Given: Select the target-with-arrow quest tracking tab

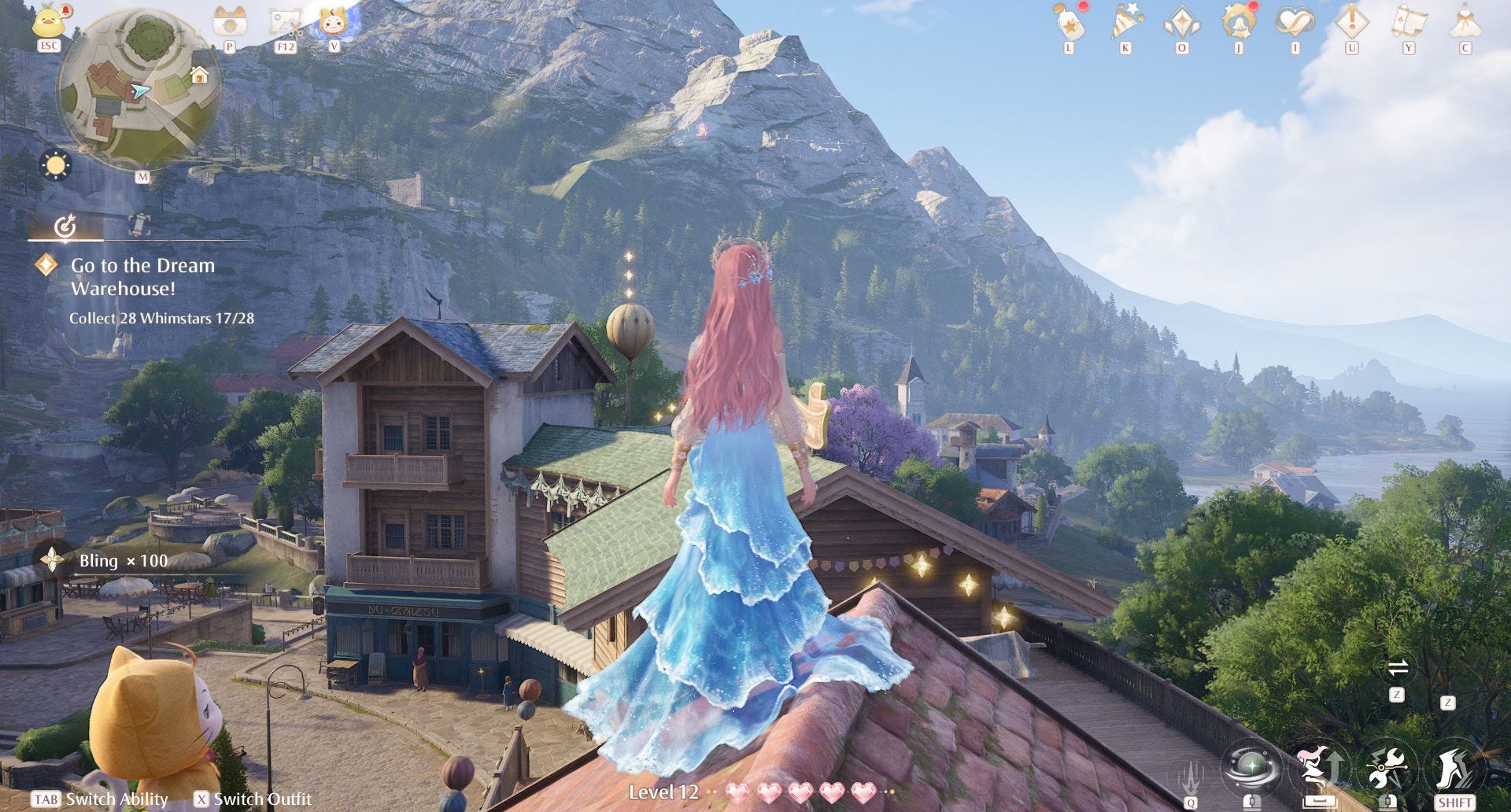Looking at the screenshot, I should (x=65, y=227).
